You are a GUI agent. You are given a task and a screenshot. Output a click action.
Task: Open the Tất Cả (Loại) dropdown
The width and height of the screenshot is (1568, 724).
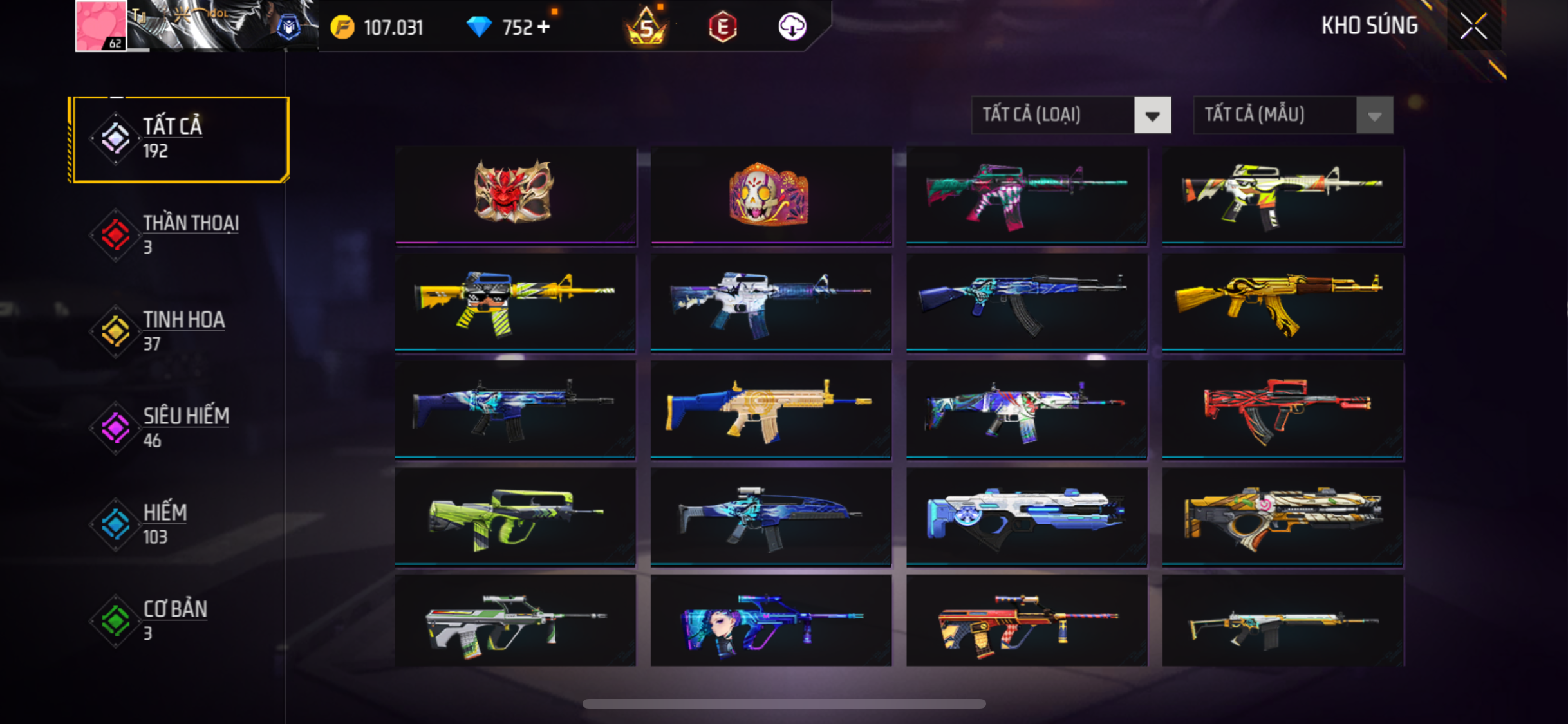tap(1071, 115)
